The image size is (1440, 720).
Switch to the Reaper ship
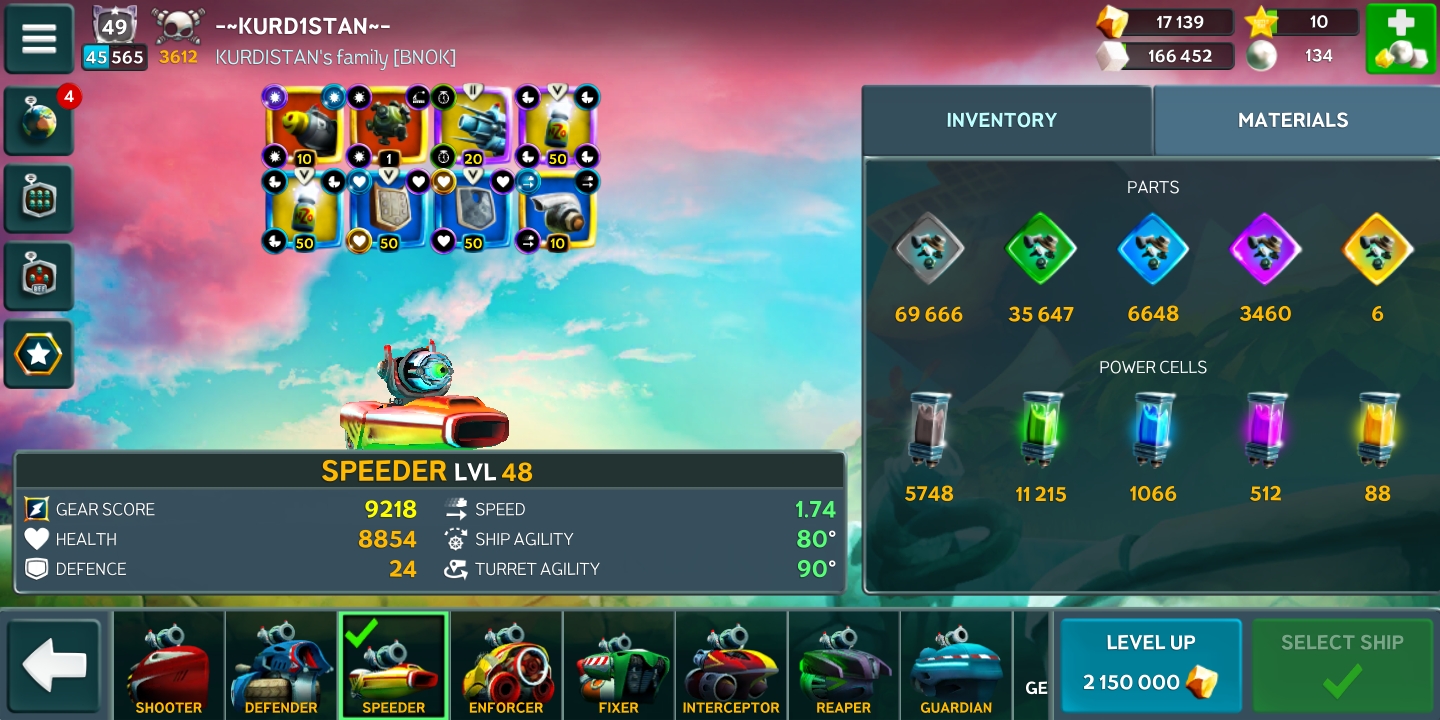click(x=843, y=666)
